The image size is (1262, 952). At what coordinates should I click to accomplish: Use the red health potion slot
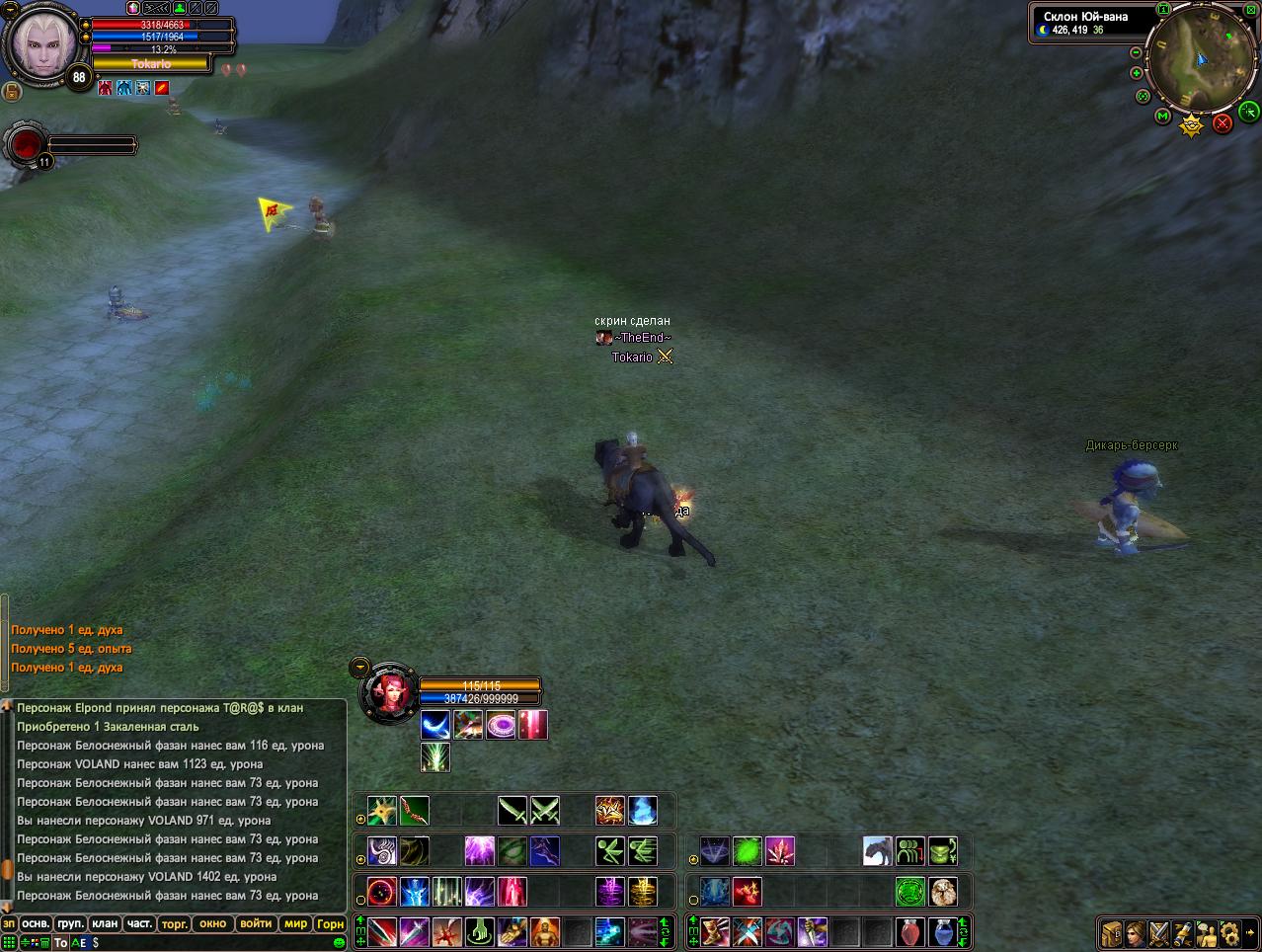click(x=910, y=931)
